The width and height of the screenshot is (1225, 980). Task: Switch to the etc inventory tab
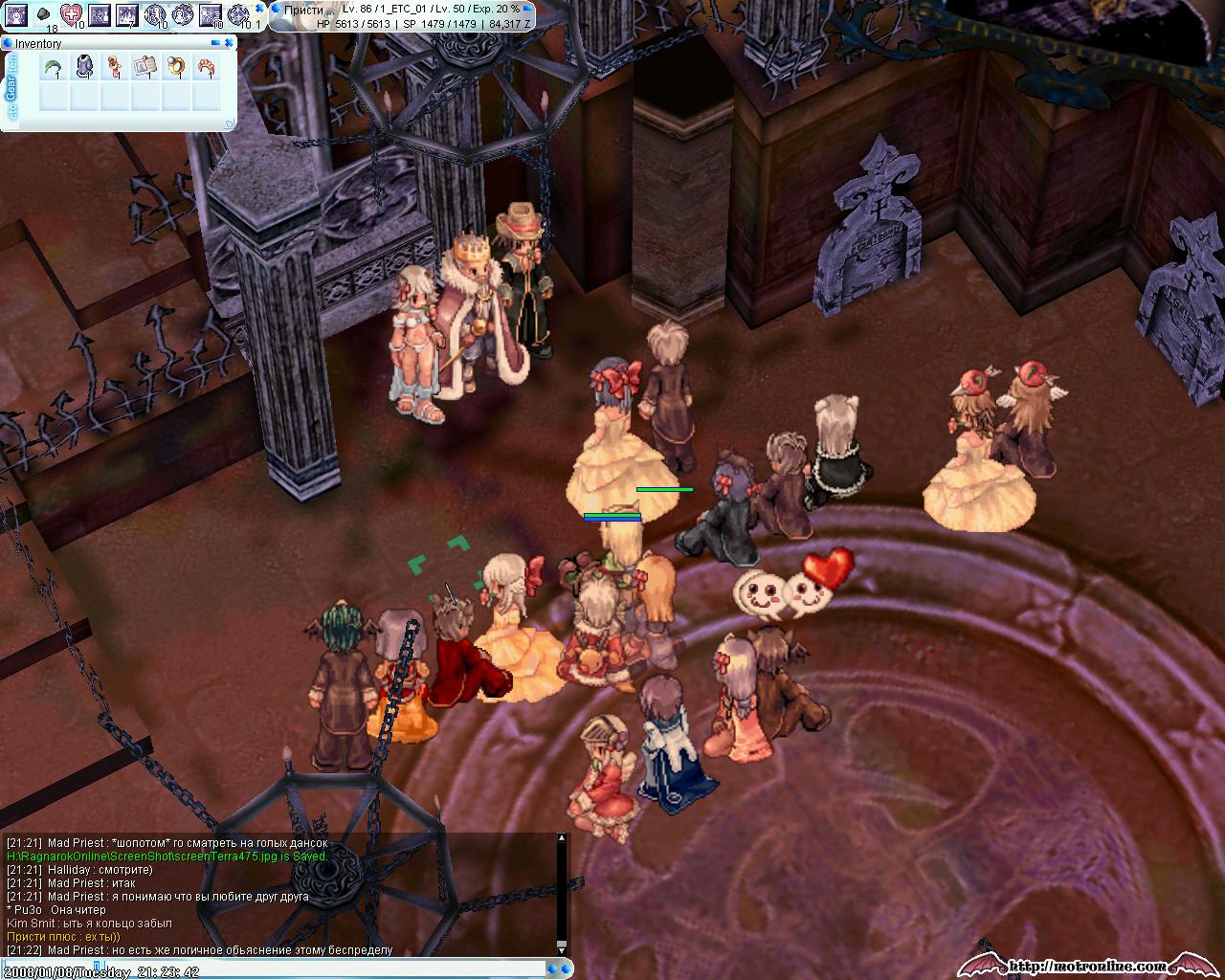[11, 113]
